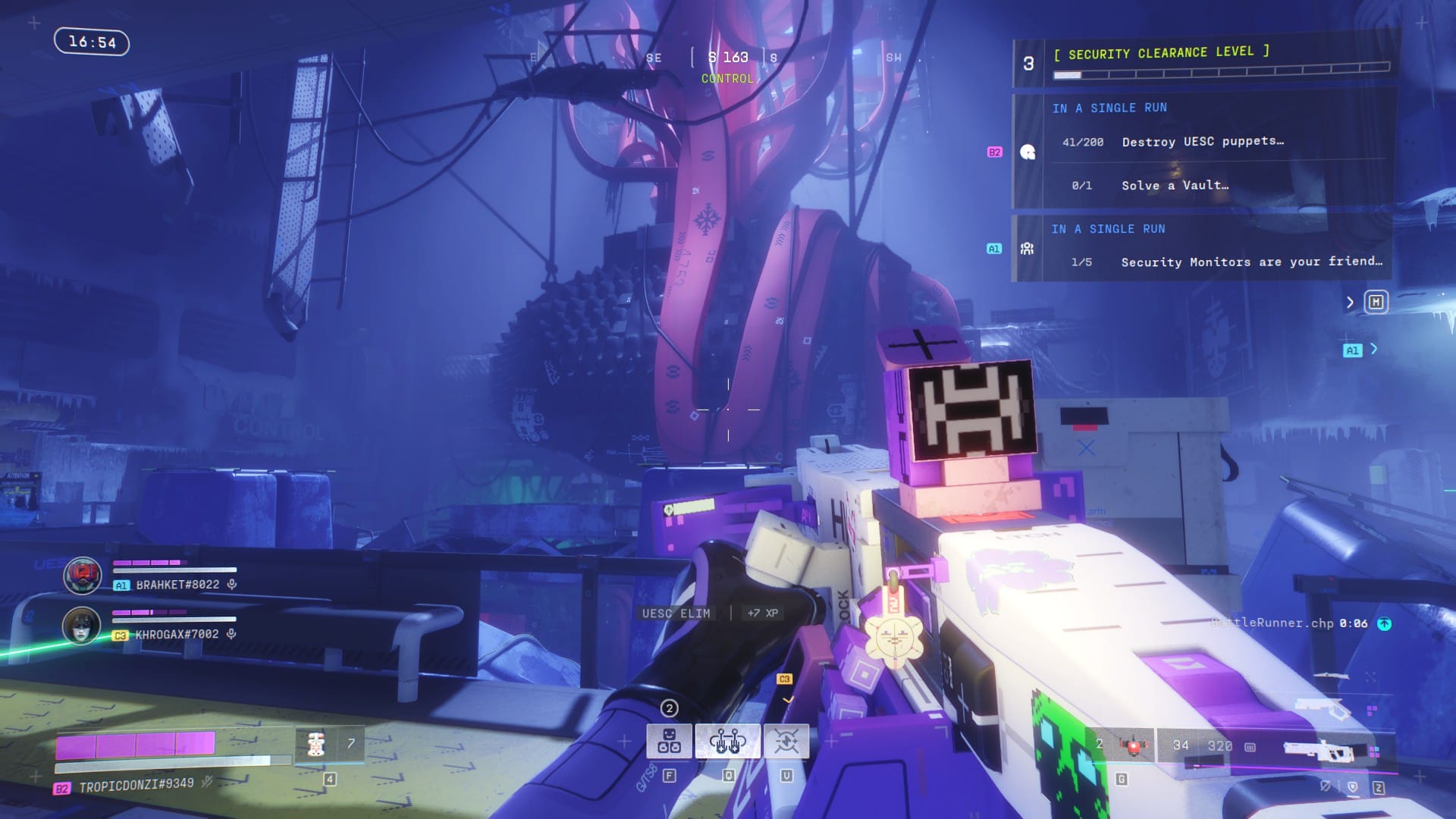The image size is (1456, 819).
Task: Use the health consumable slot
Action: (315, 745)
